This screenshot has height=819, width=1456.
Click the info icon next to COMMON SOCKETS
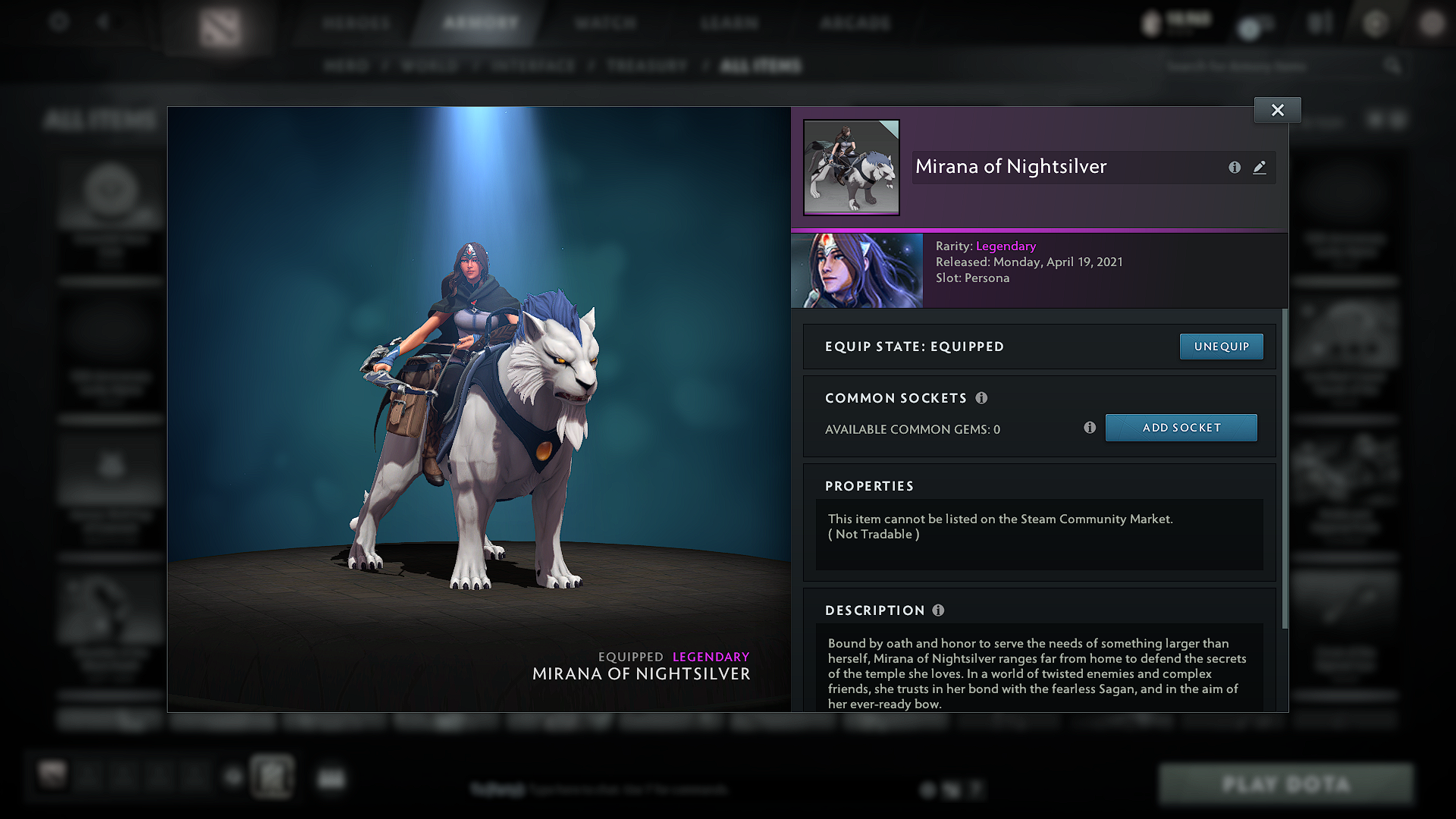click(x=983, y=397)
